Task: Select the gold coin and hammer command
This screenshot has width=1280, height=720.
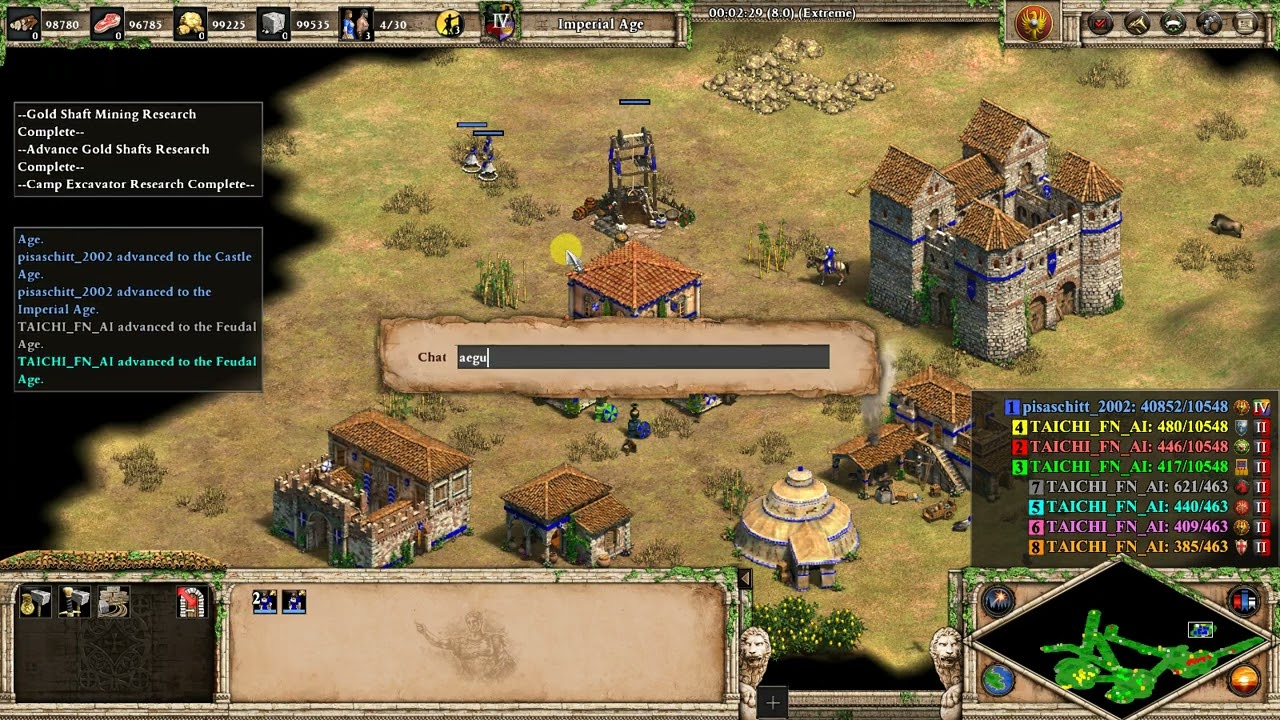Action: (35, 601)
